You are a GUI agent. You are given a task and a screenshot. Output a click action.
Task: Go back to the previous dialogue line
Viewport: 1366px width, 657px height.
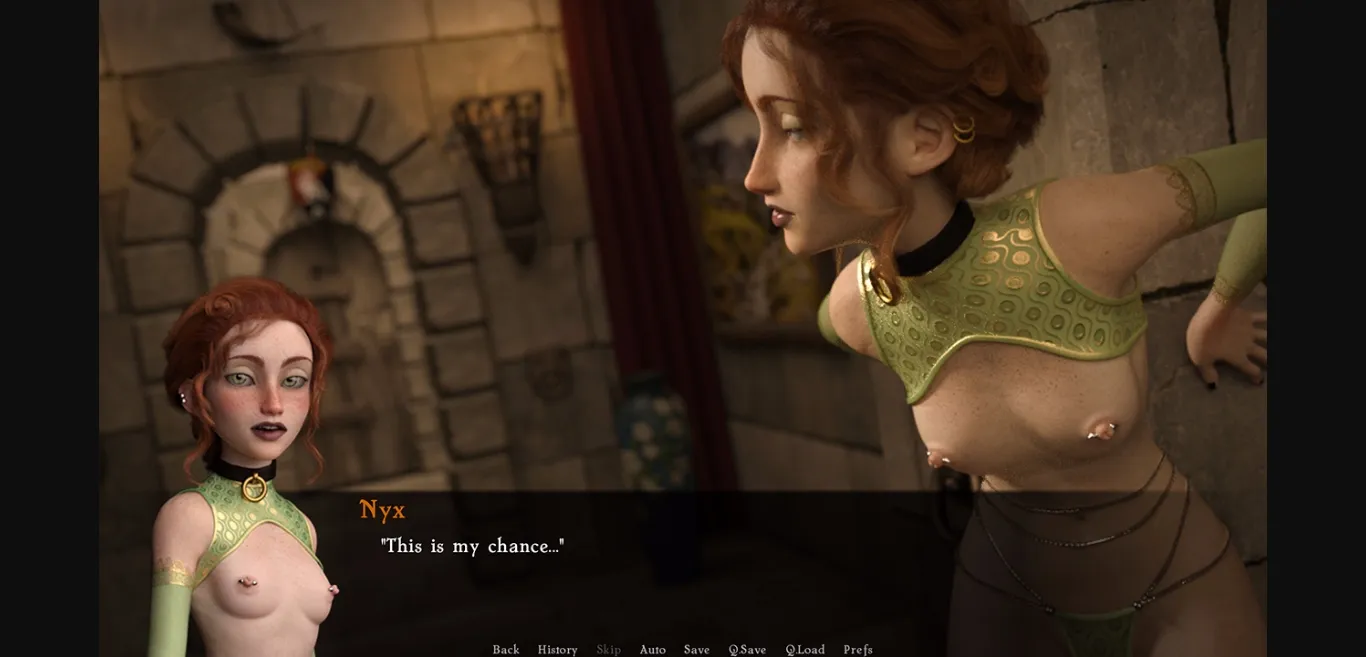pyautogui.click(x=505, y=650)
